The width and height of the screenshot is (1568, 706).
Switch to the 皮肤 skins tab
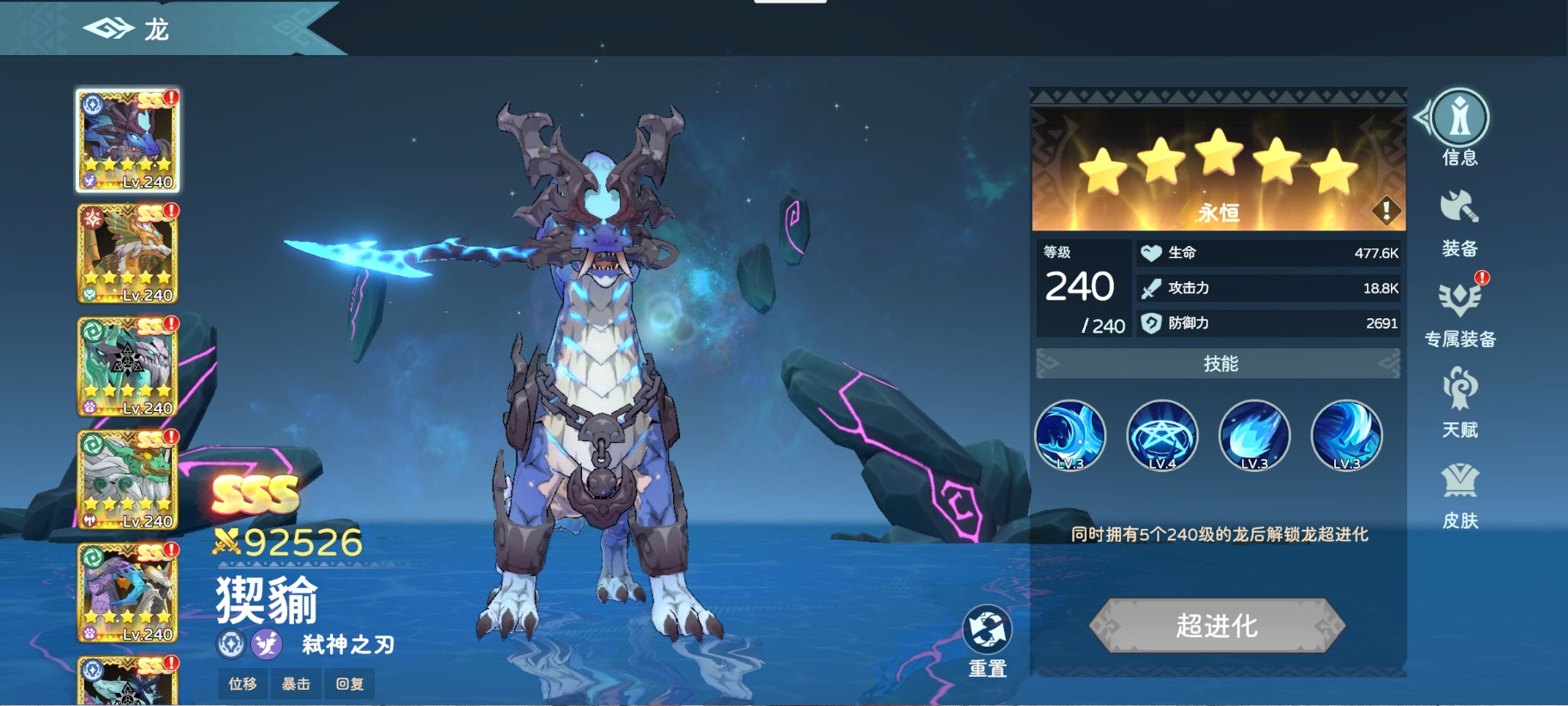[x=1460, y=494]
